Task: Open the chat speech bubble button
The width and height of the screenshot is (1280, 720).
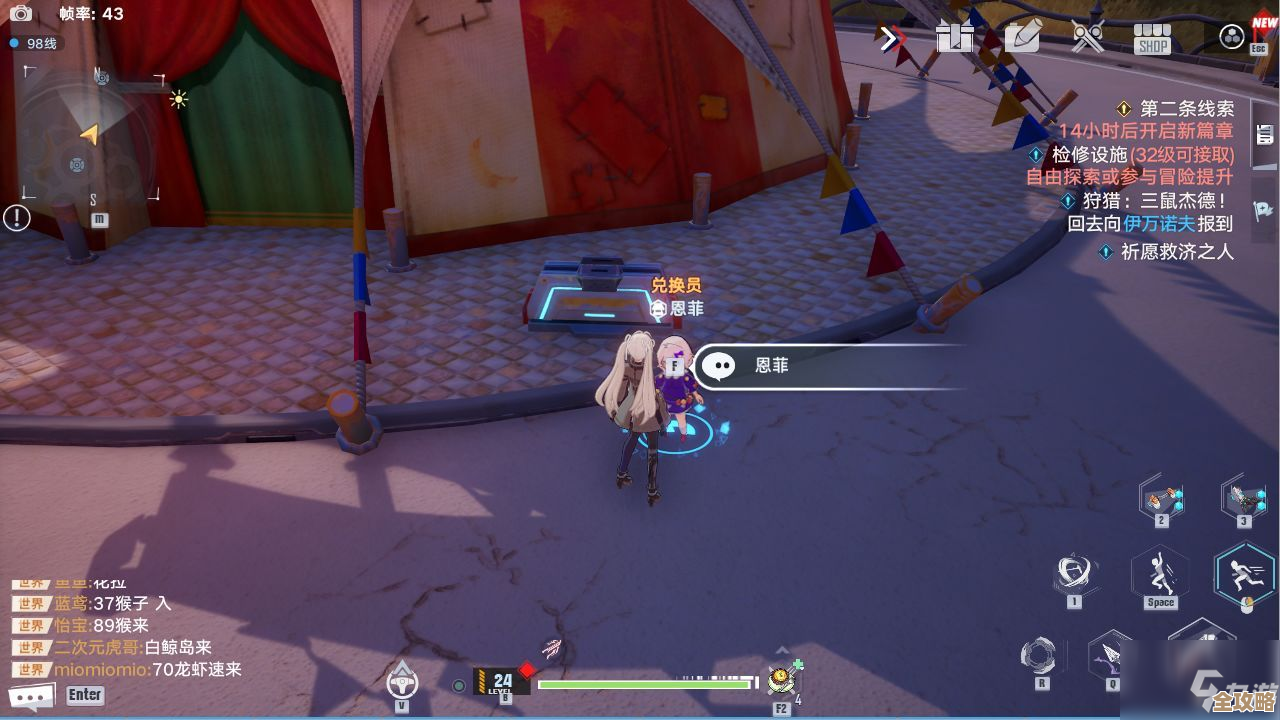Action: click(30, 696)
